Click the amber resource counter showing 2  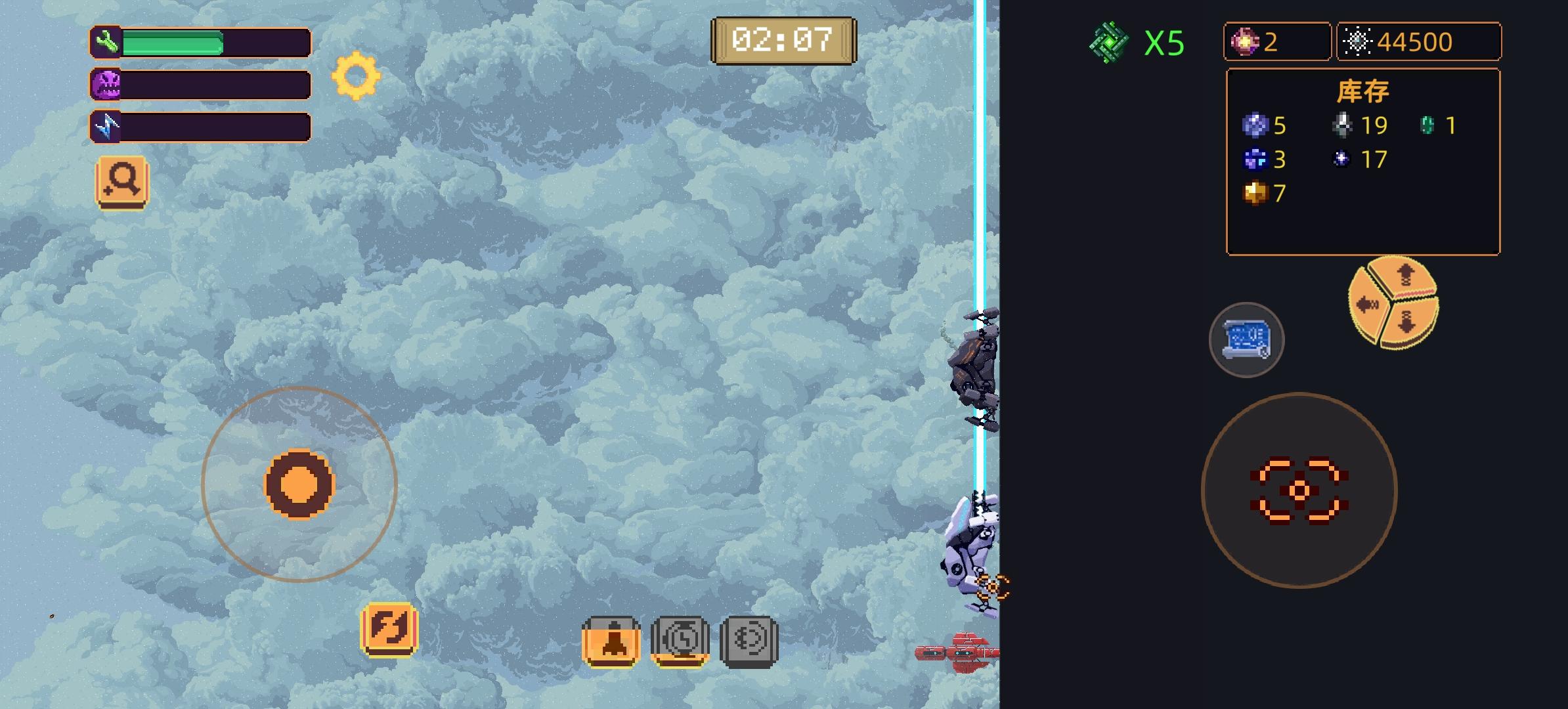pos(1276,41)
